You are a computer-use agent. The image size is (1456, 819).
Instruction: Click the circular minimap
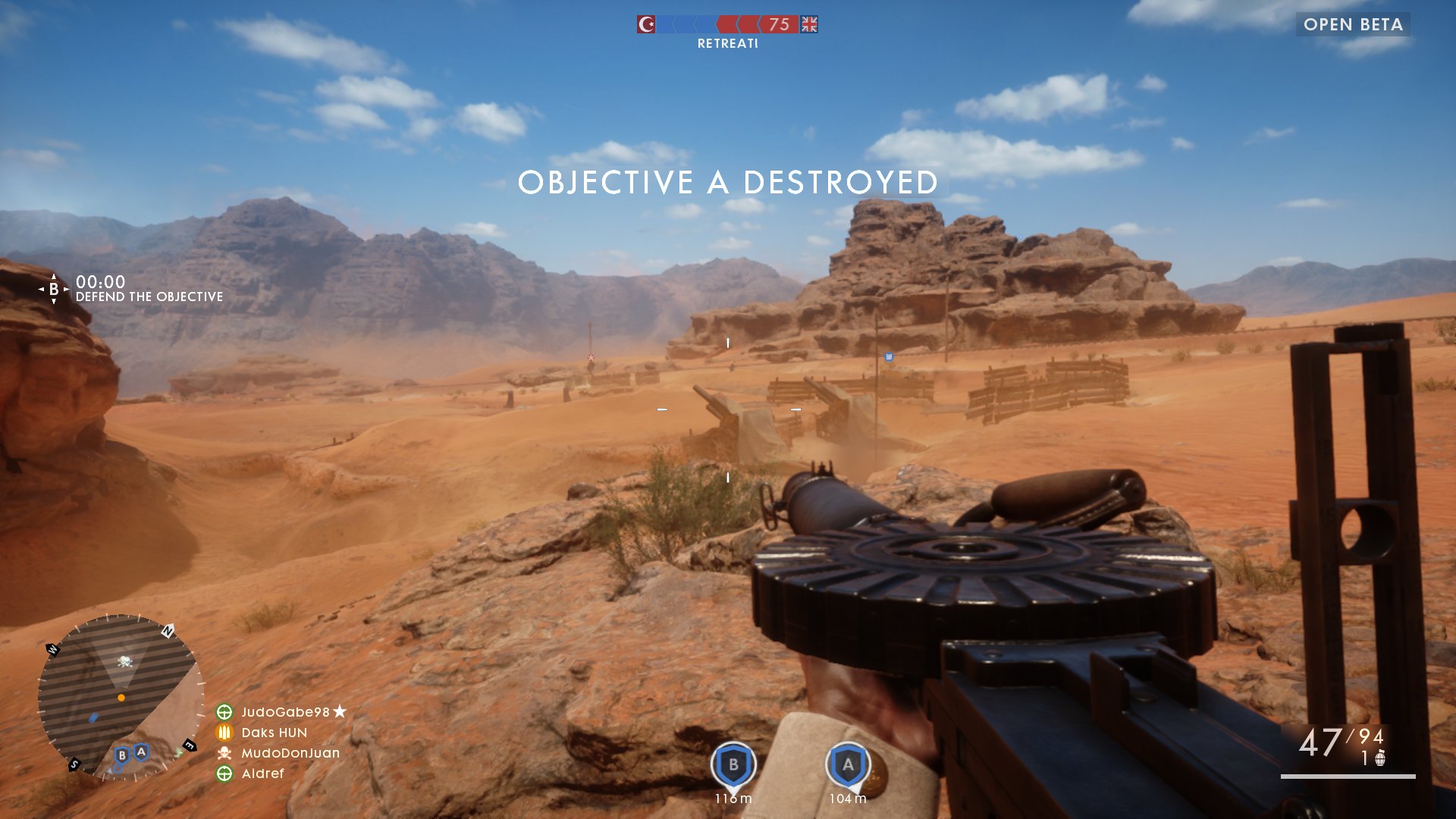(121, 696)
